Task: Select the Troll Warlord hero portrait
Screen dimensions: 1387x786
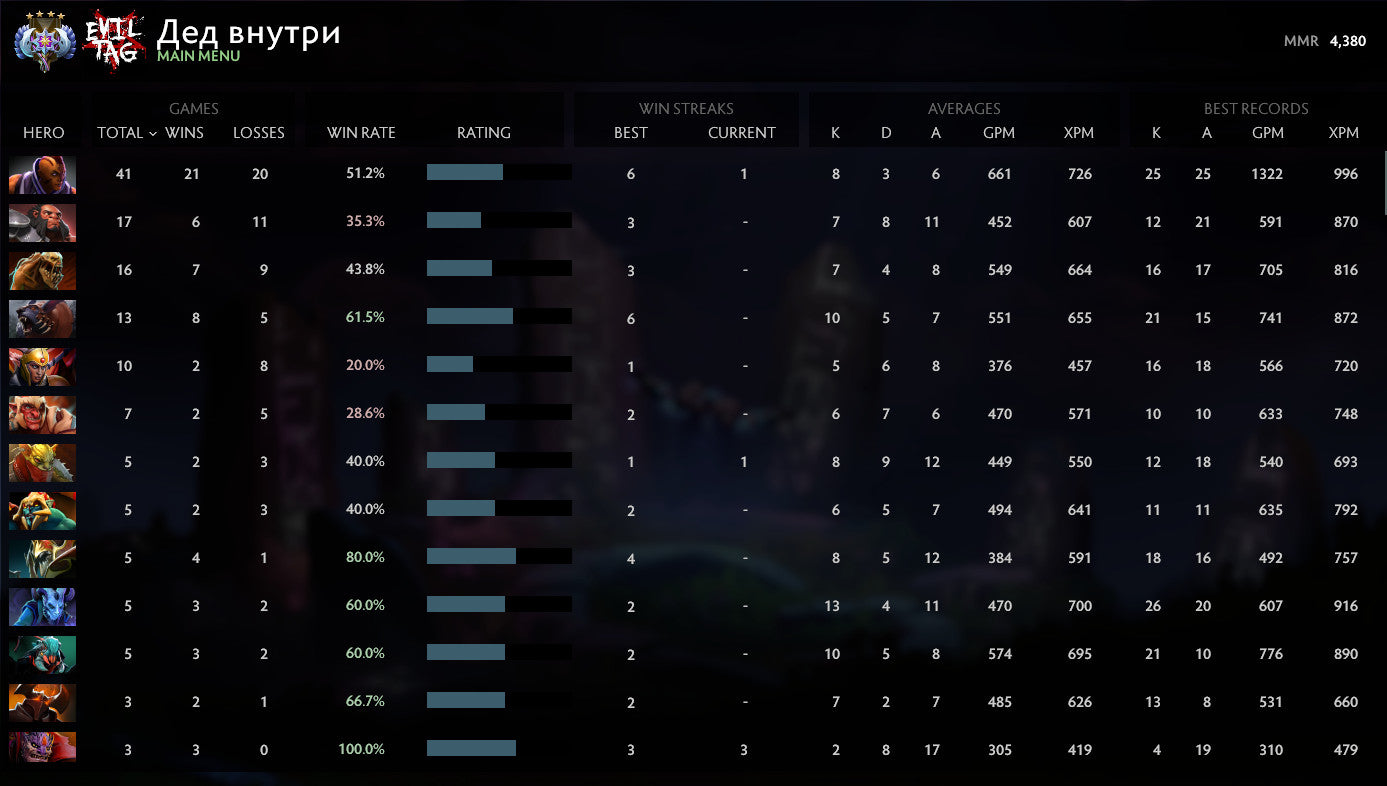Action: (x=42, y=414)
